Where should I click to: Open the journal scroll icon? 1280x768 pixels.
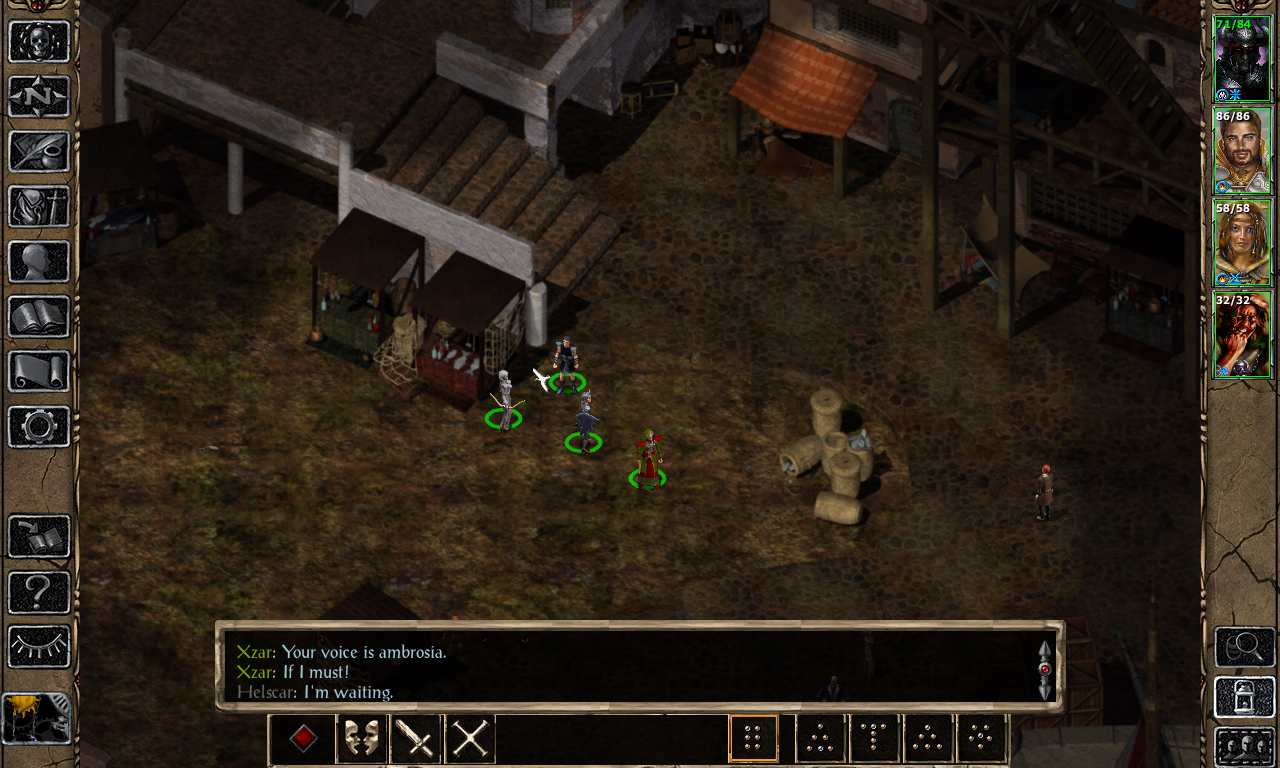tap(38, 151)
